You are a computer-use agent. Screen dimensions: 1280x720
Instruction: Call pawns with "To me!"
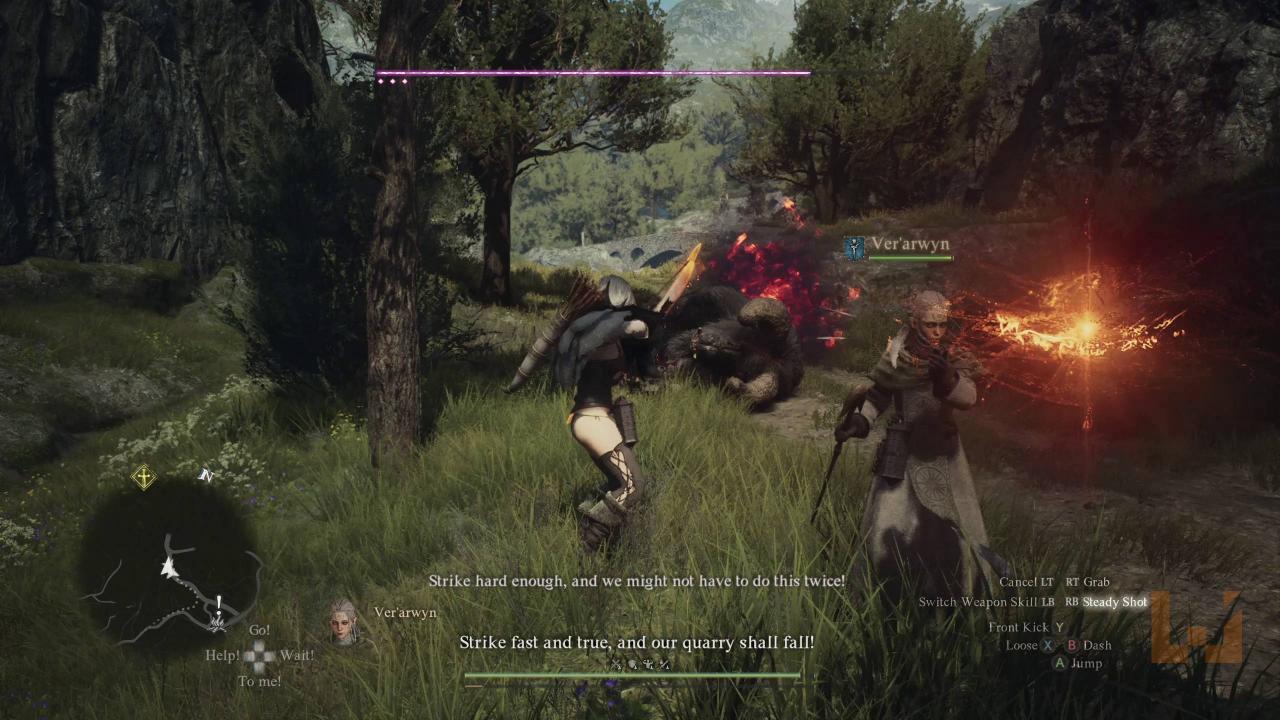[259, 682]
